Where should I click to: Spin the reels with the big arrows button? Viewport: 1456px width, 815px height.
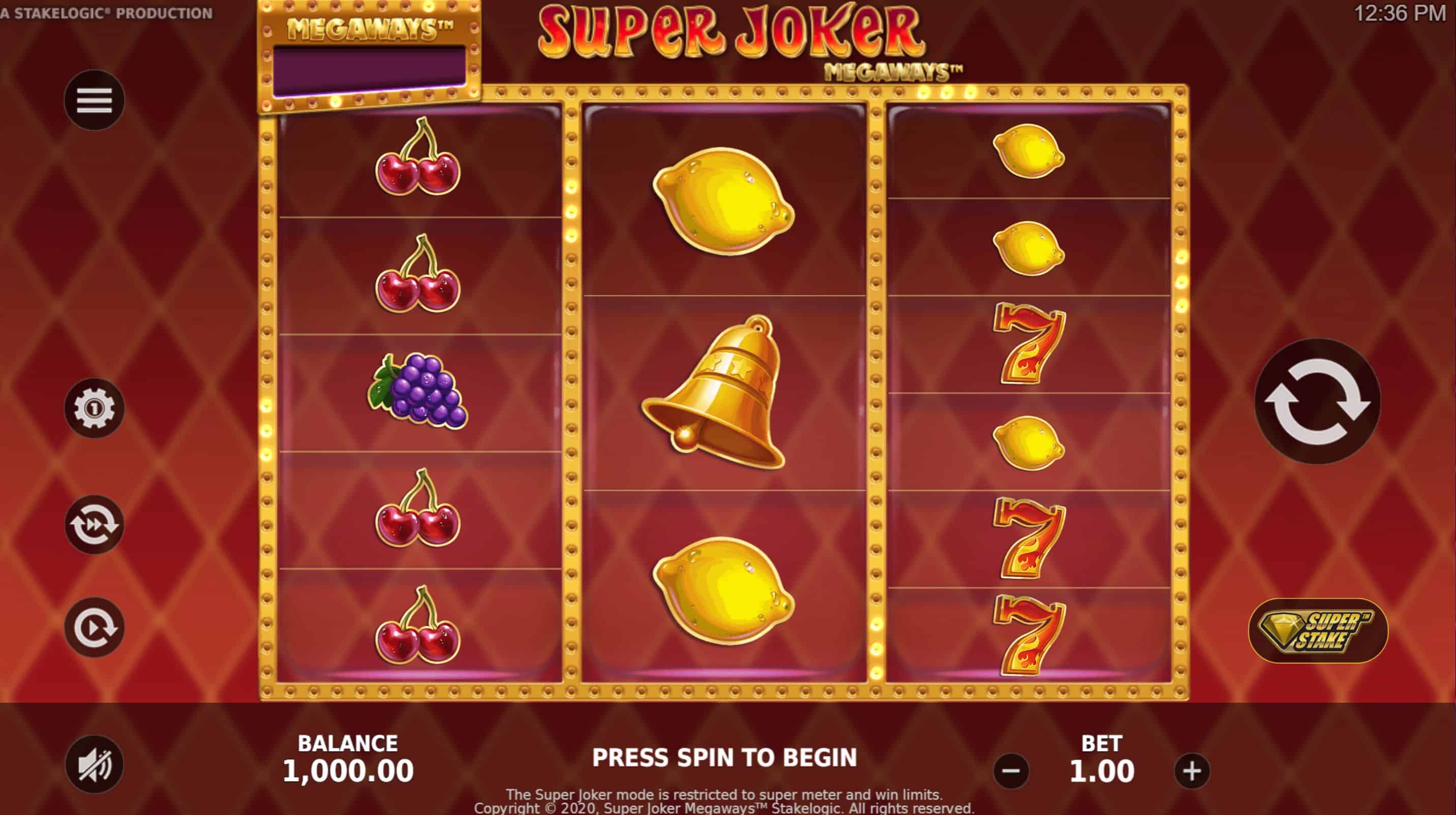coord(1317,401)
